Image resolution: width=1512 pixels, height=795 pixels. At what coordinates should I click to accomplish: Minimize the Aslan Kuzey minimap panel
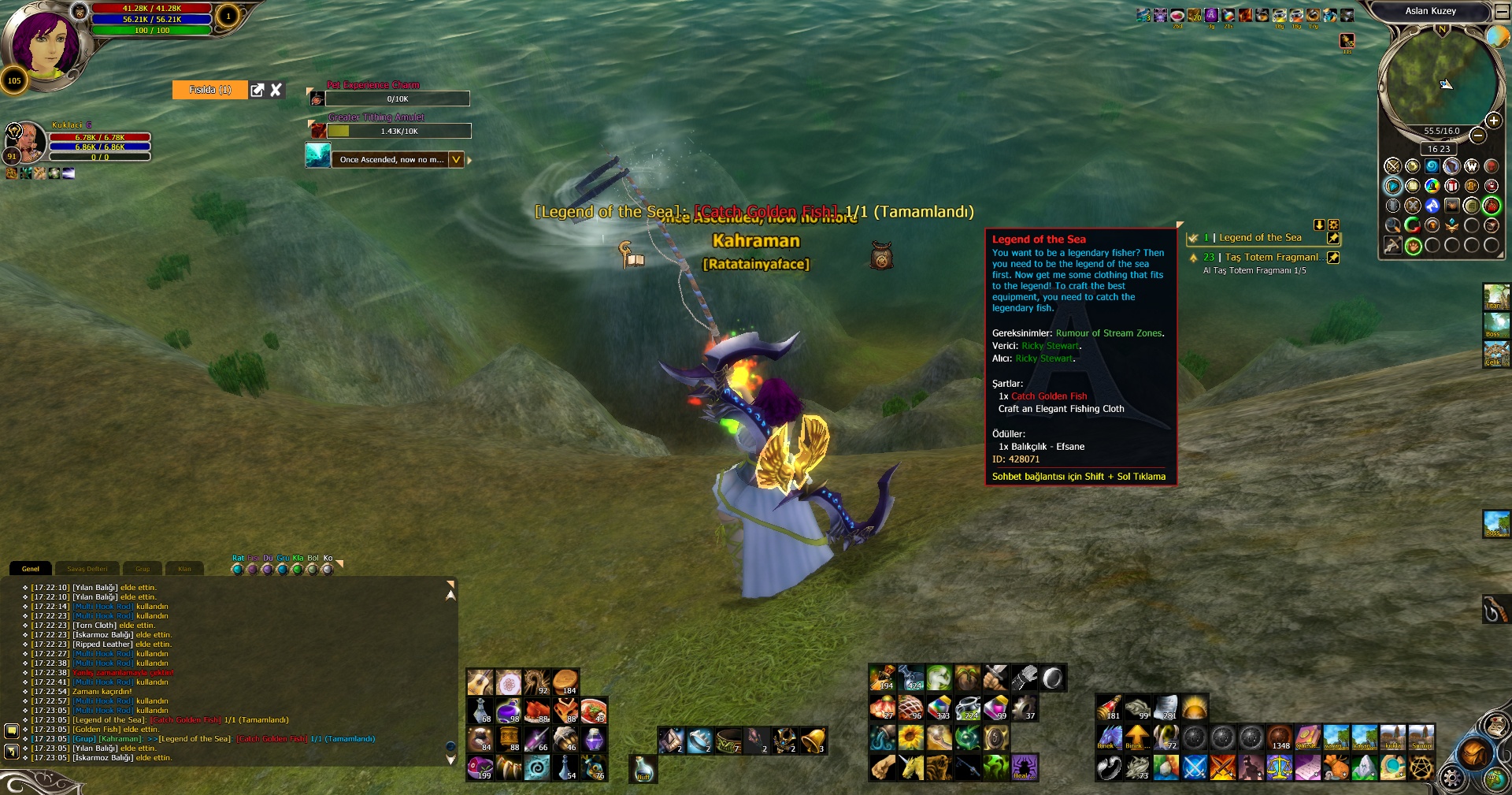[x=1502, y=12]
